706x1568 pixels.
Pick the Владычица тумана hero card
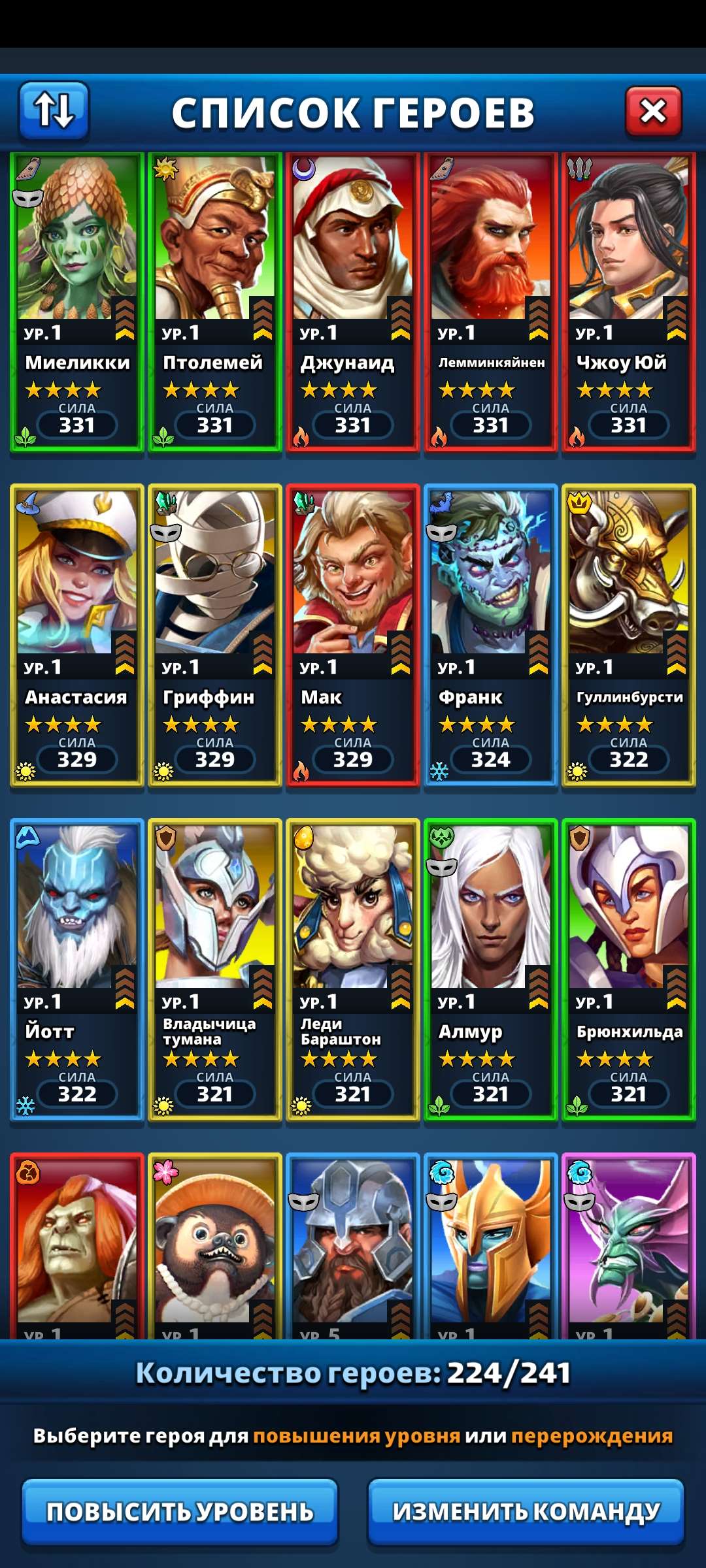tap(215, 970)
